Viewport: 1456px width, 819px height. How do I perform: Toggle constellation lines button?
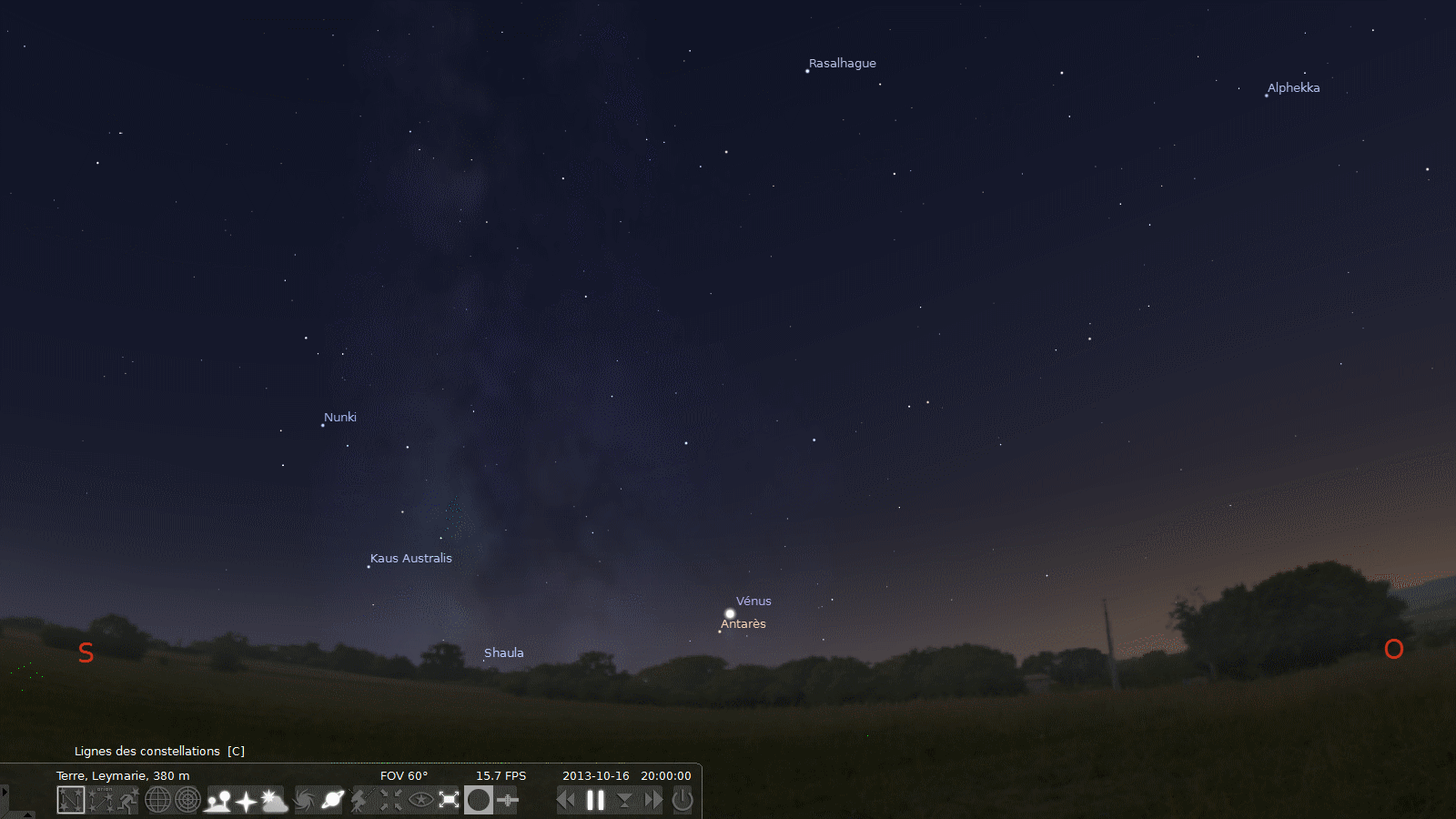pos(71,800)
